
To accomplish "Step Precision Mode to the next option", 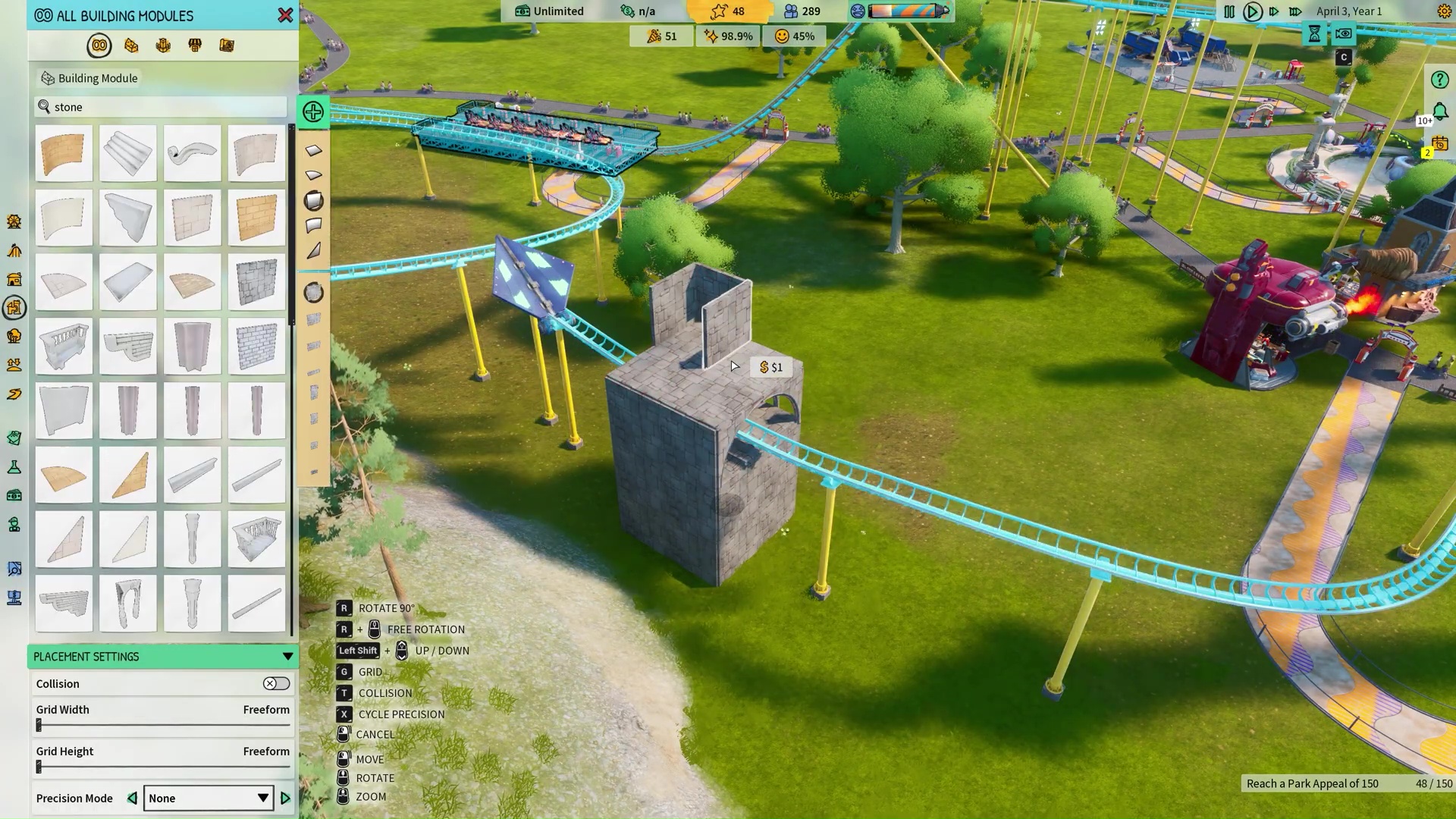I will click(286, 799).
